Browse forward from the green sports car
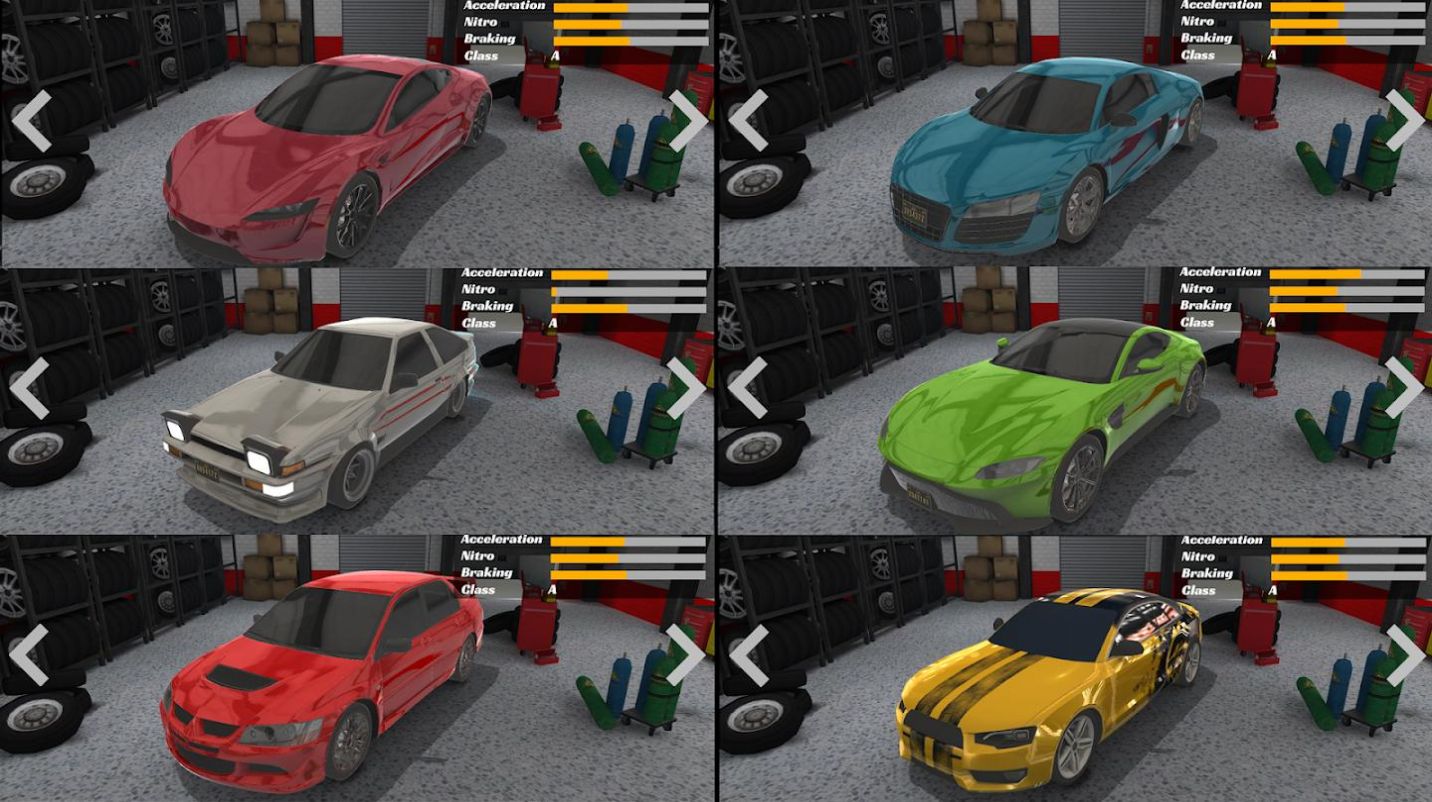The width and height of the screenshot is (1432, 802). 1404,388
